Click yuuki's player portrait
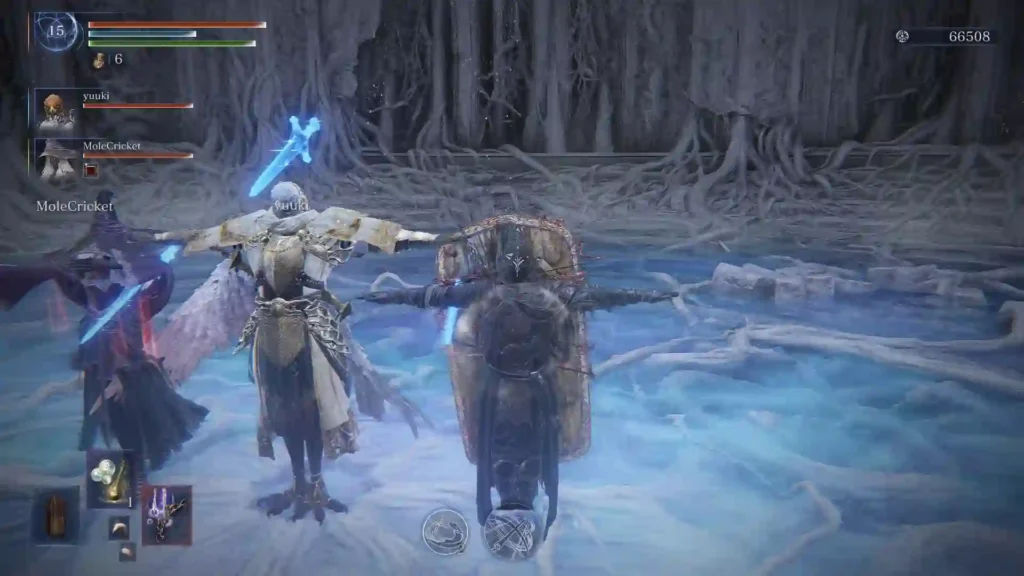The image size is (1024, 576). tap(55, 109)
